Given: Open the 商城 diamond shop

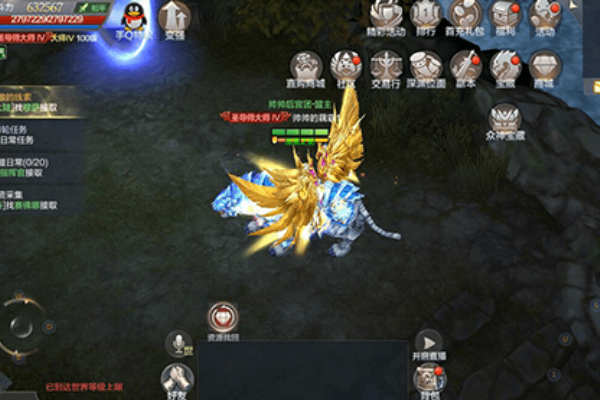Looking at the screenshot, I should click(544, 66).
